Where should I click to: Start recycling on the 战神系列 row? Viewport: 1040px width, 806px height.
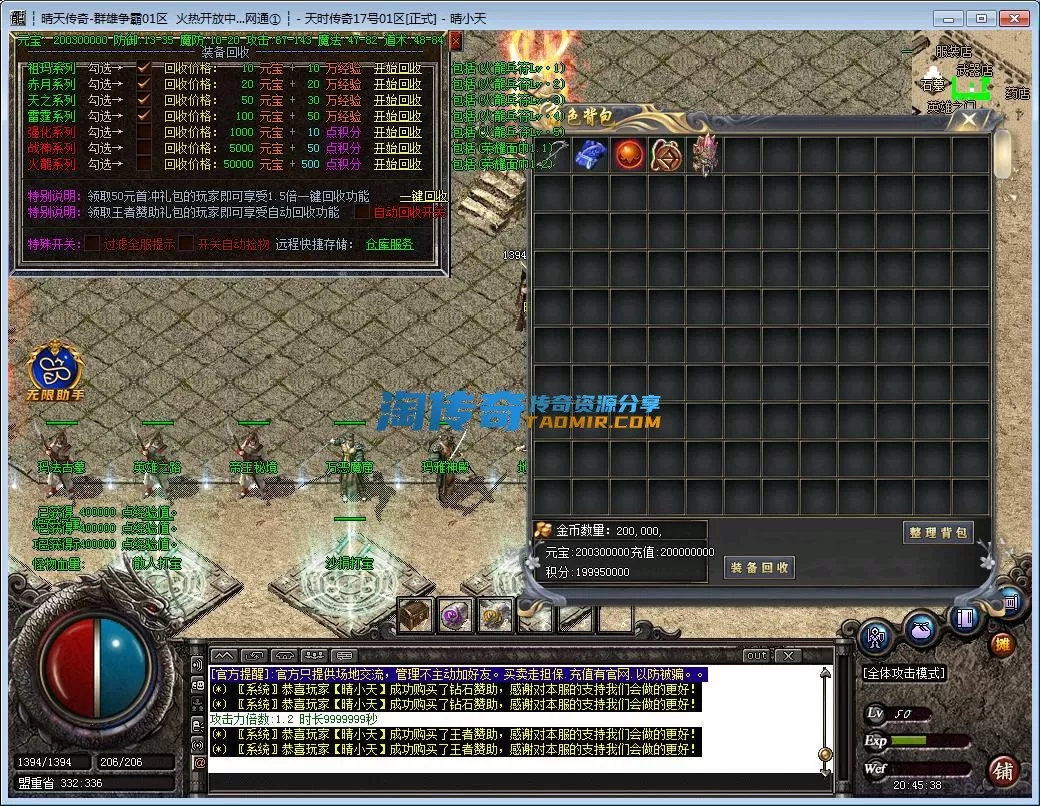pyautogui.click(x=397, y=148)
